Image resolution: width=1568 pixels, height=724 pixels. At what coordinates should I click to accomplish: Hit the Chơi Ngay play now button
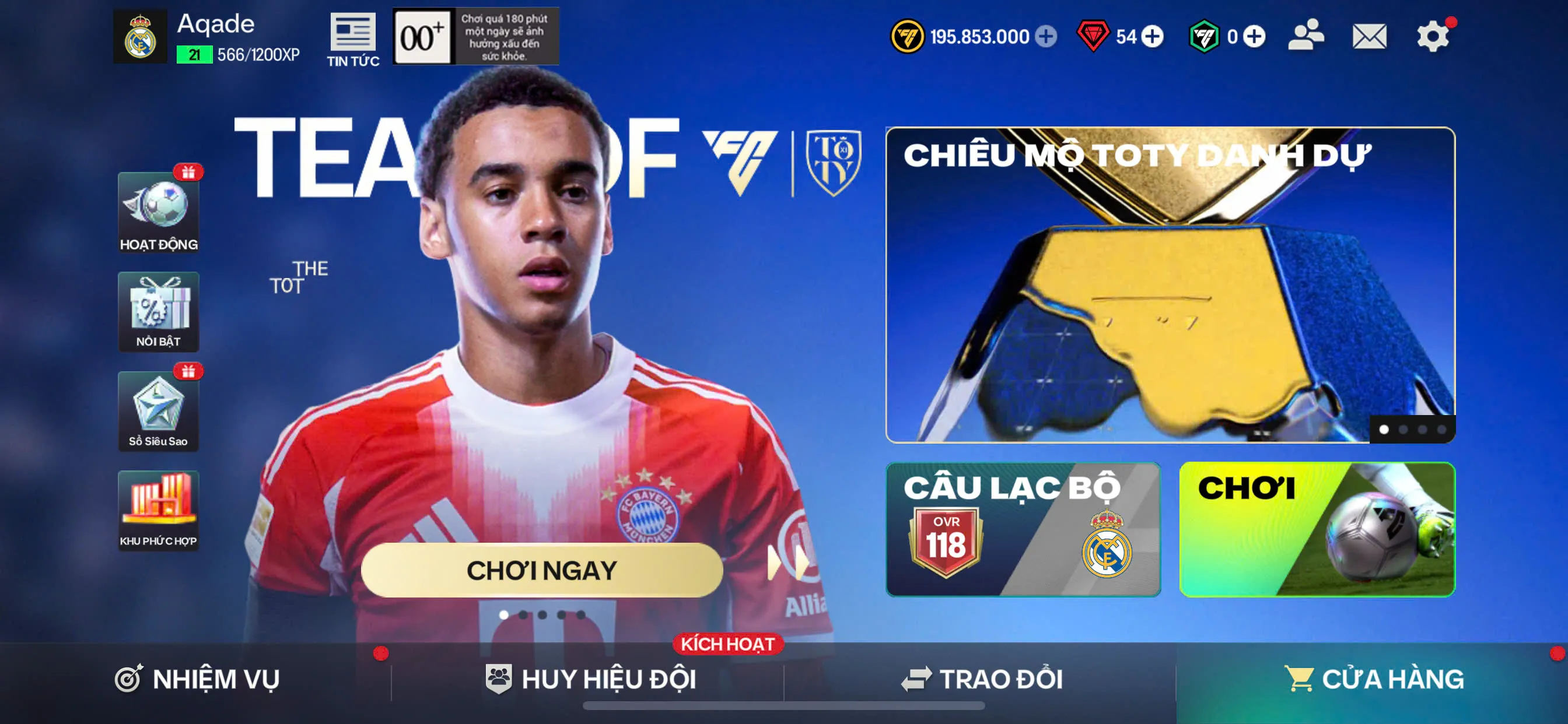[x=542, y=570]
